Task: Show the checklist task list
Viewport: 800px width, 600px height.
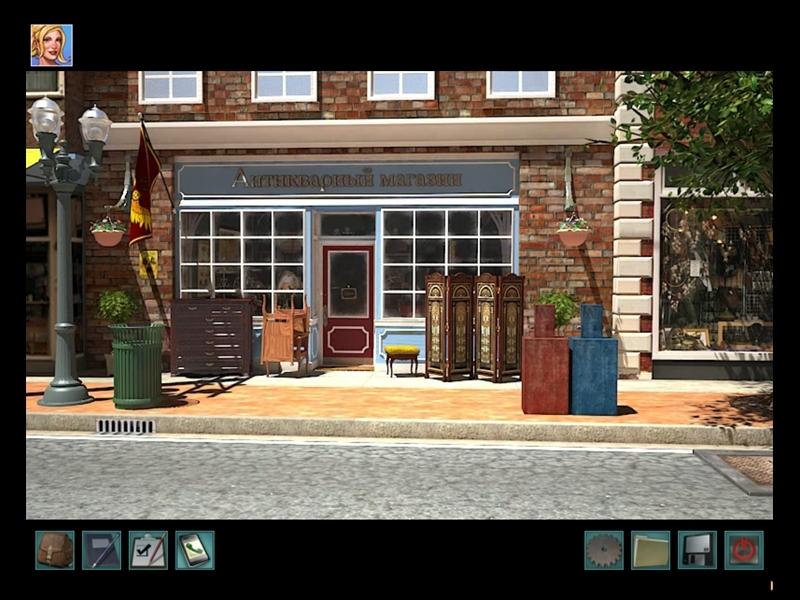Action: point(148,550)
